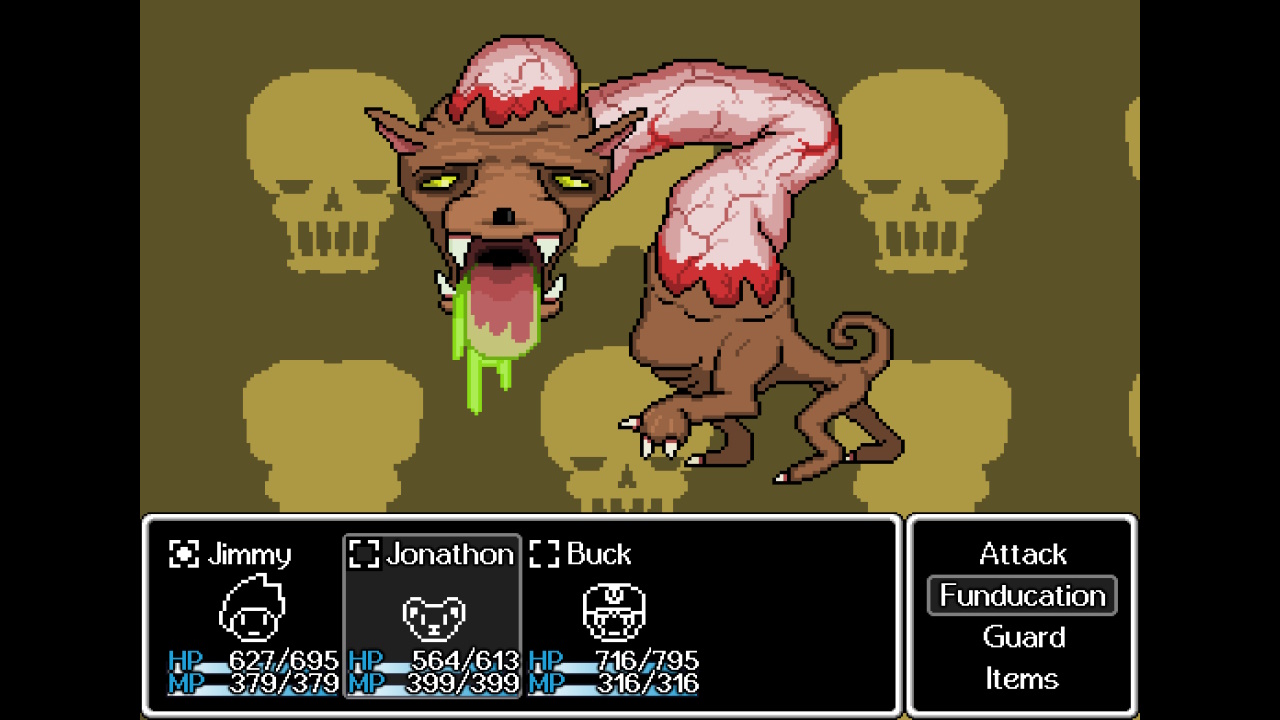Image resolution: width=1280 pixels, height=720 pixels.
Task: Click Jonathon's HP bar showing 564/613
Action: pyautogui.click(x=435, y=661)
